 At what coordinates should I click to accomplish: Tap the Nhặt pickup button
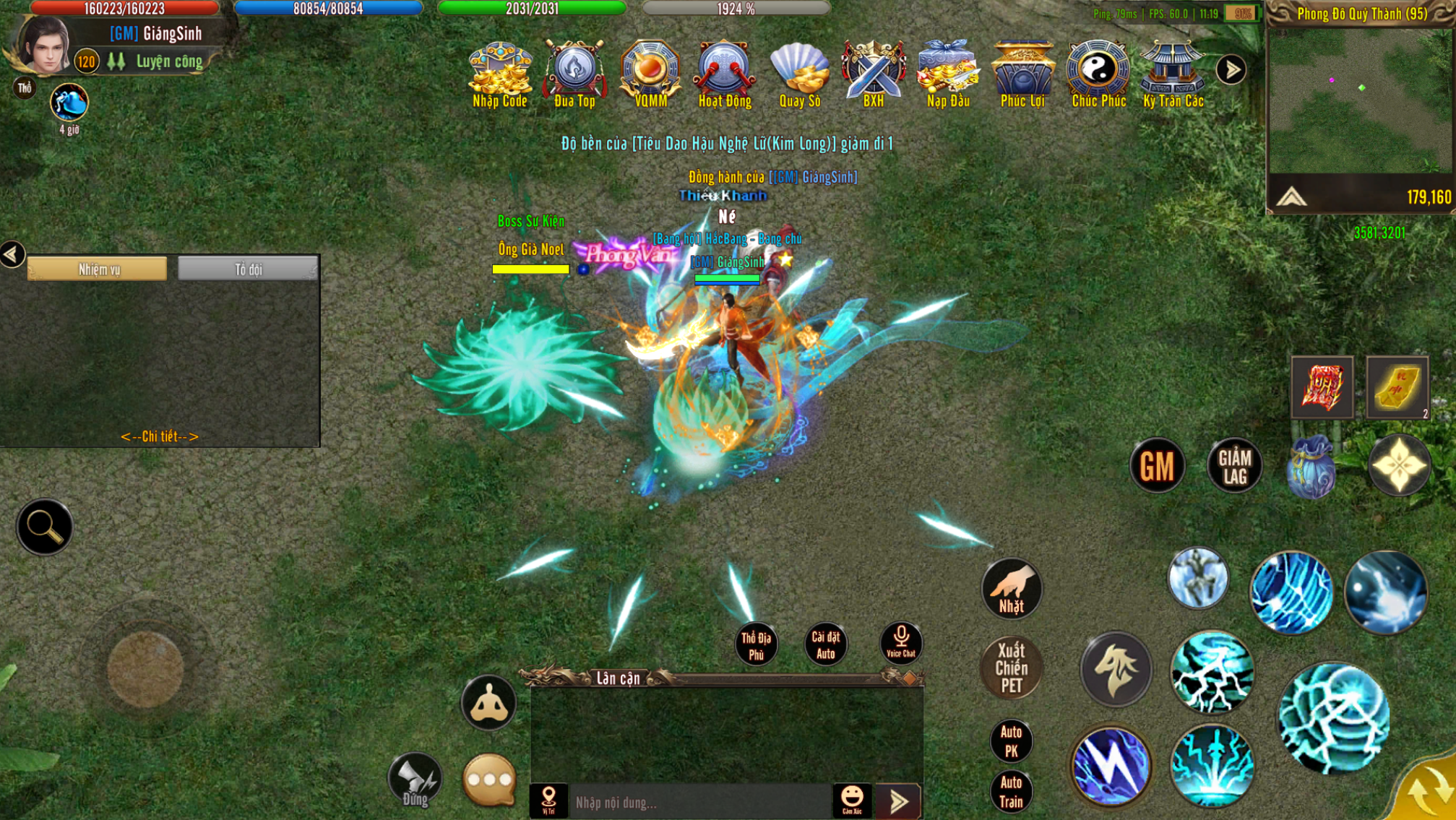[x=1011, y=590]
